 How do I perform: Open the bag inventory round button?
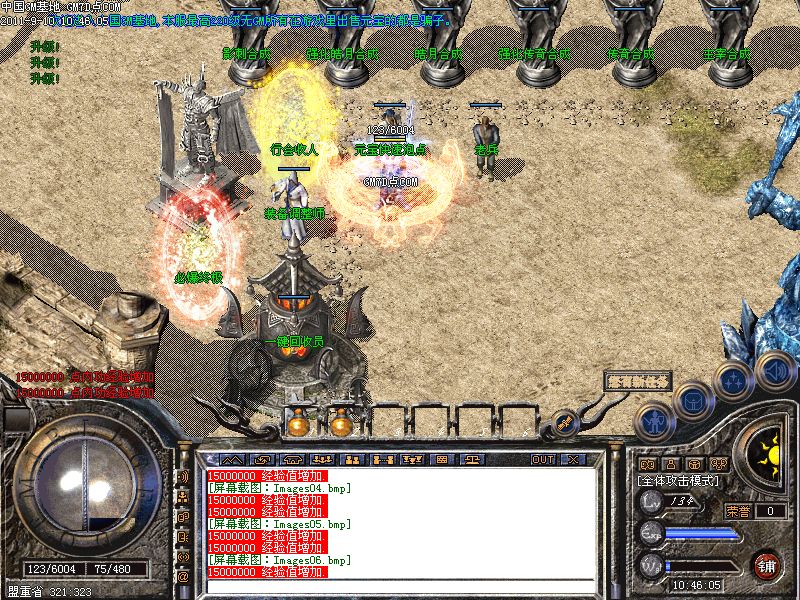click(693, 401)
